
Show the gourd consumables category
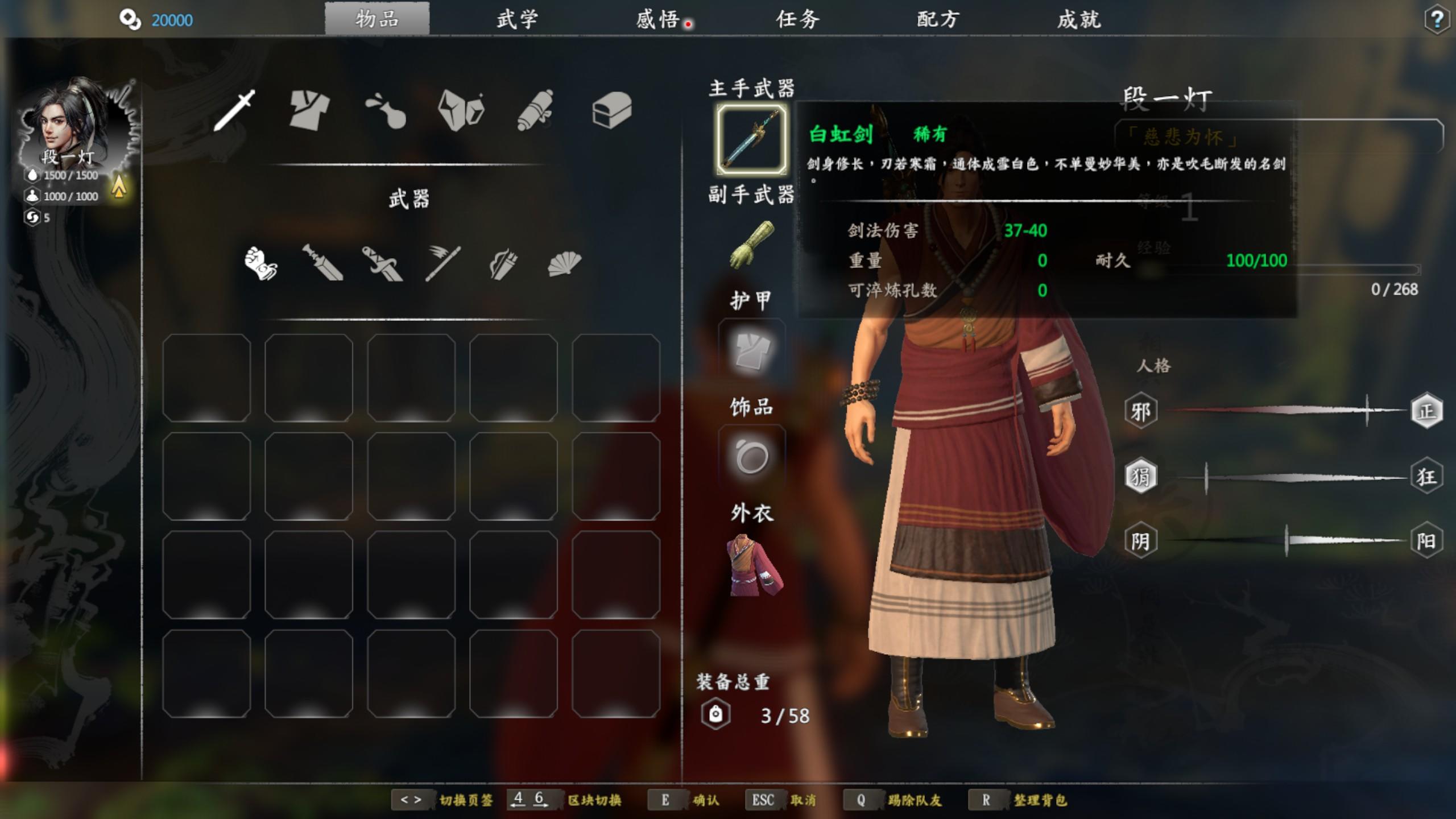pyautogui.click(x=386, y=109)
